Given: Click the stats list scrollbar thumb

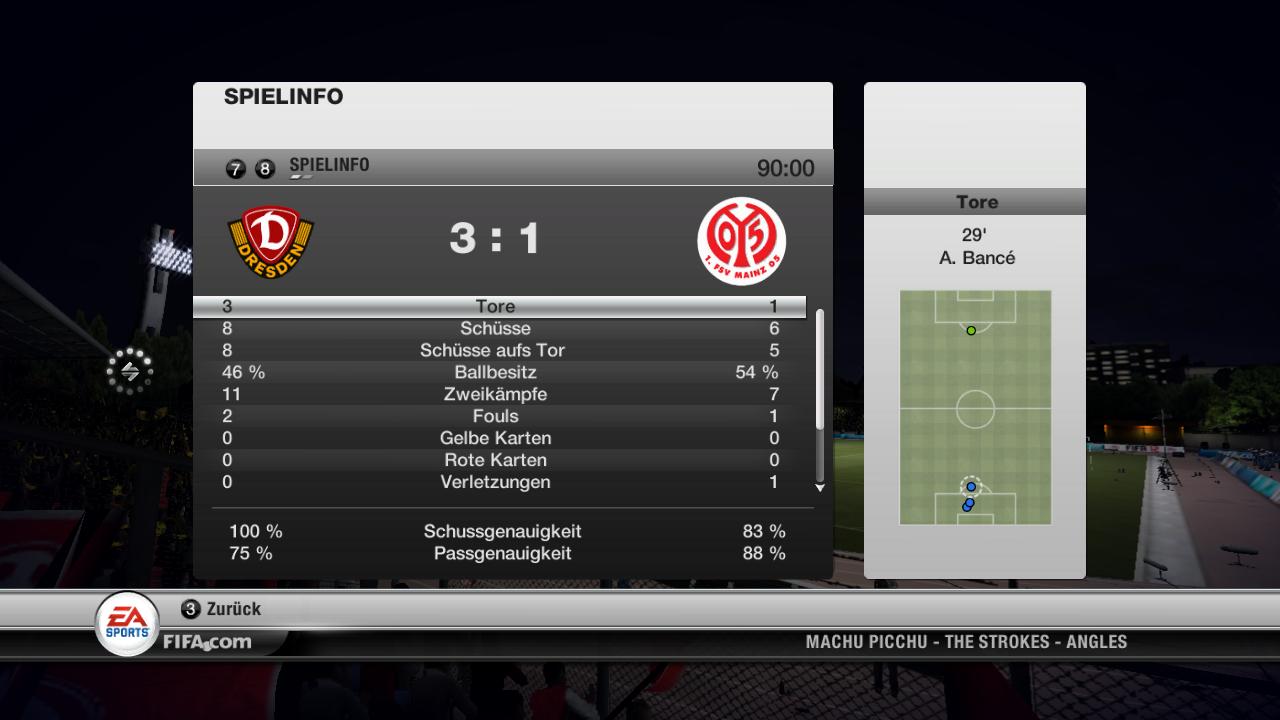Looking at the screenshot, I should point(820,370).
